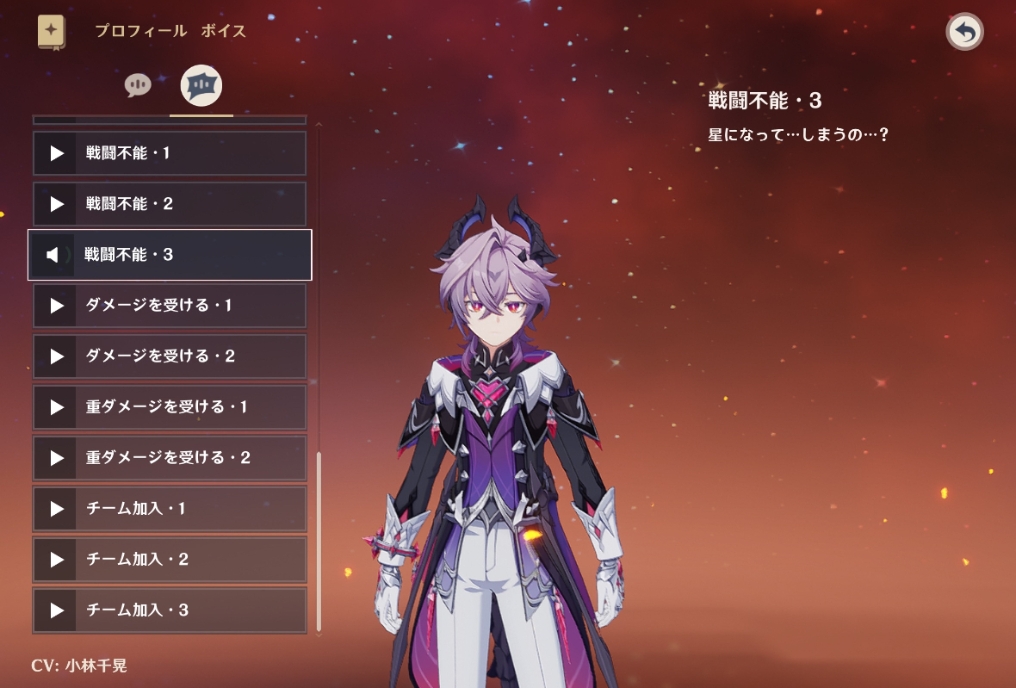1016x688 pixels.
Task: Select the combat voice tab
Action: coord(201,86)
